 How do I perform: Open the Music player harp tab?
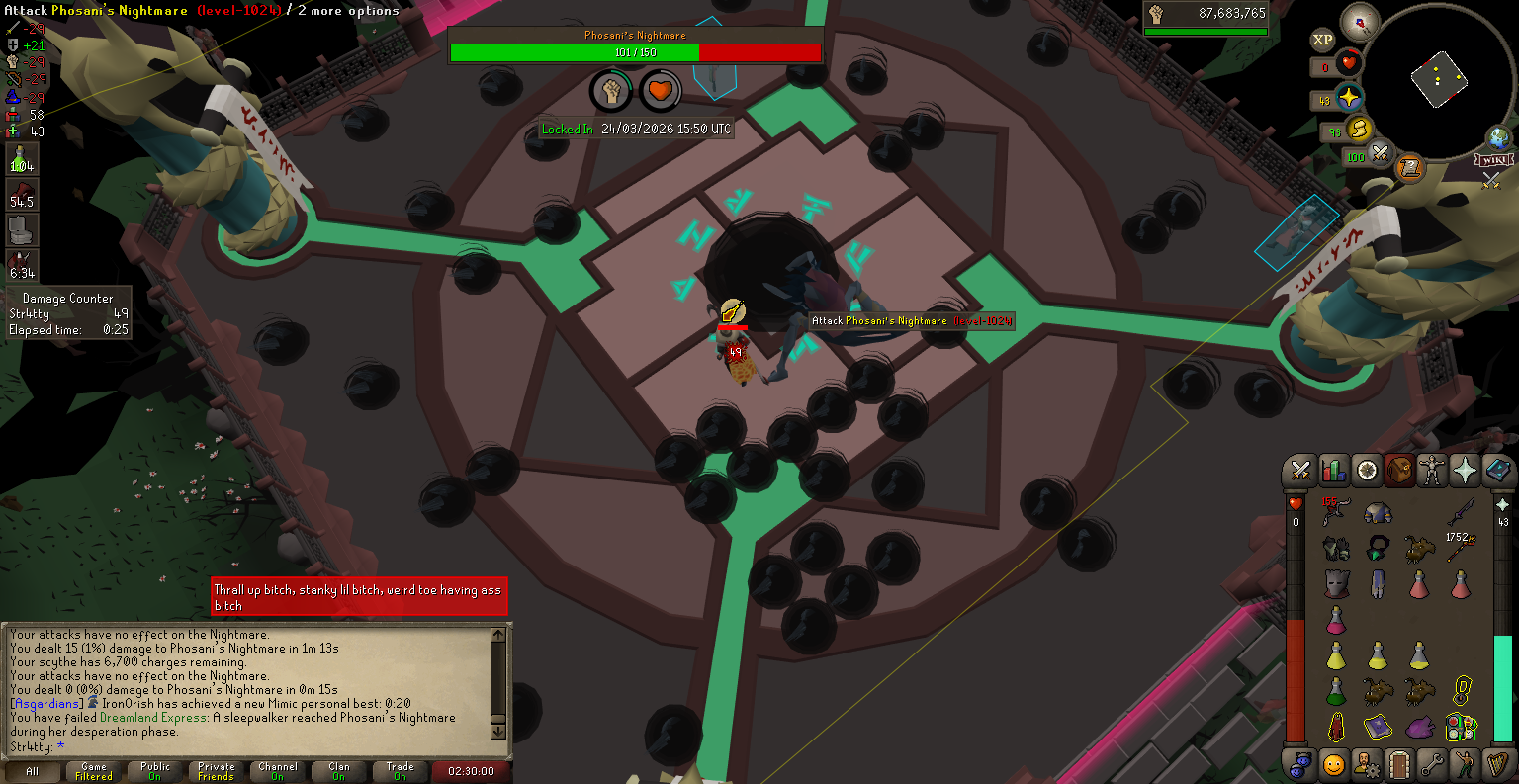[1497, 764]
